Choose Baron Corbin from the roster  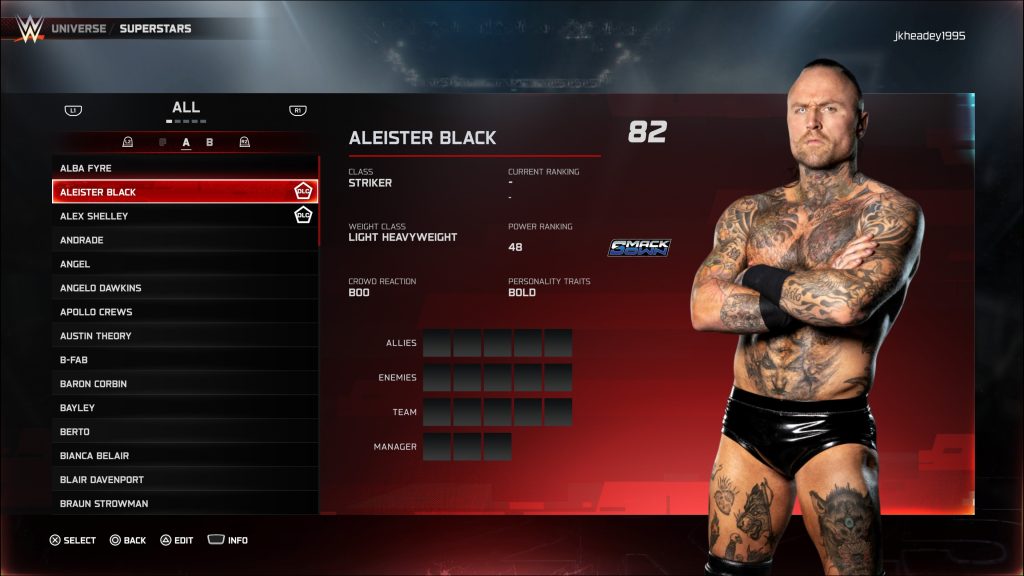coord(185,384)
